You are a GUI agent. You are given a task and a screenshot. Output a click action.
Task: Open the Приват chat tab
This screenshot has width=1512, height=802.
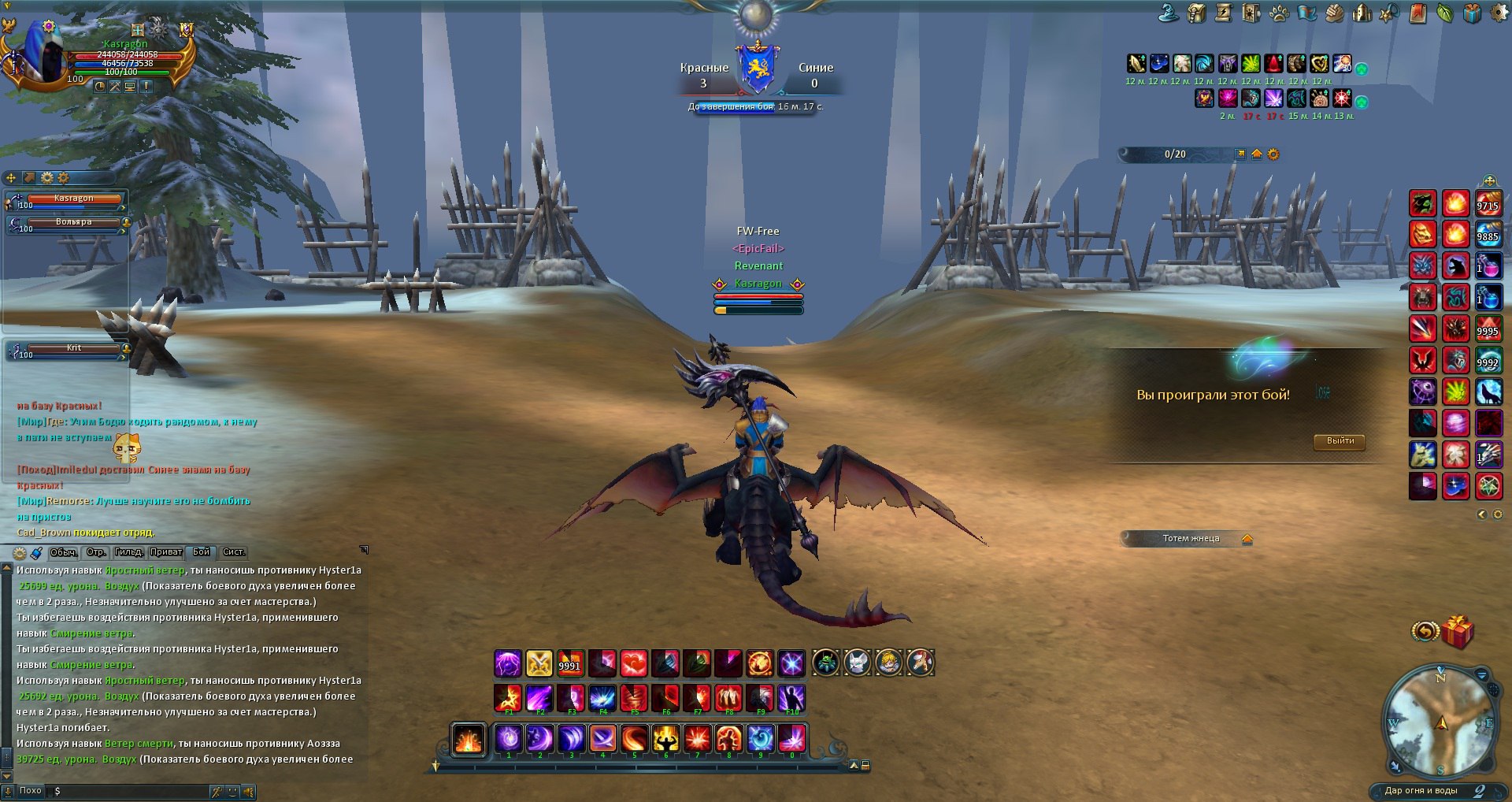pos(166,552)
